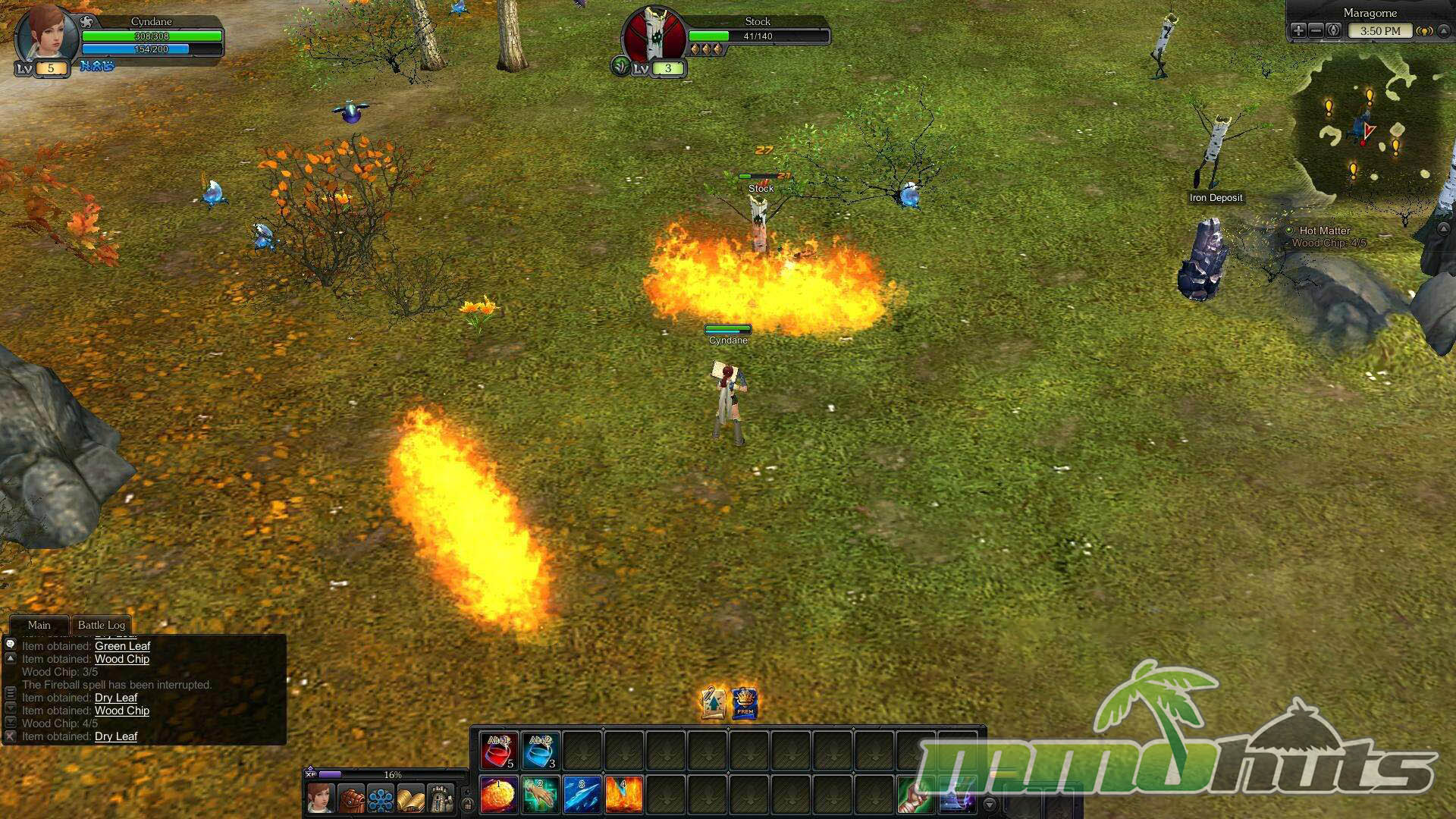
Task: Open the spellbook from the menu bar
Action: click(410, 799)
